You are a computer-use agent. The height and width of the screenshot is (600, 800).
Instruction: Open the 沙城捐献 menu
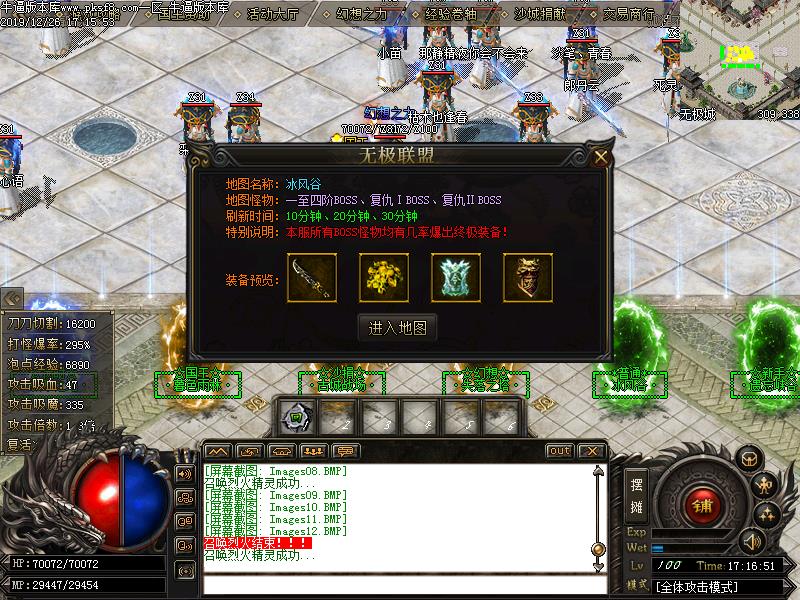541,14
